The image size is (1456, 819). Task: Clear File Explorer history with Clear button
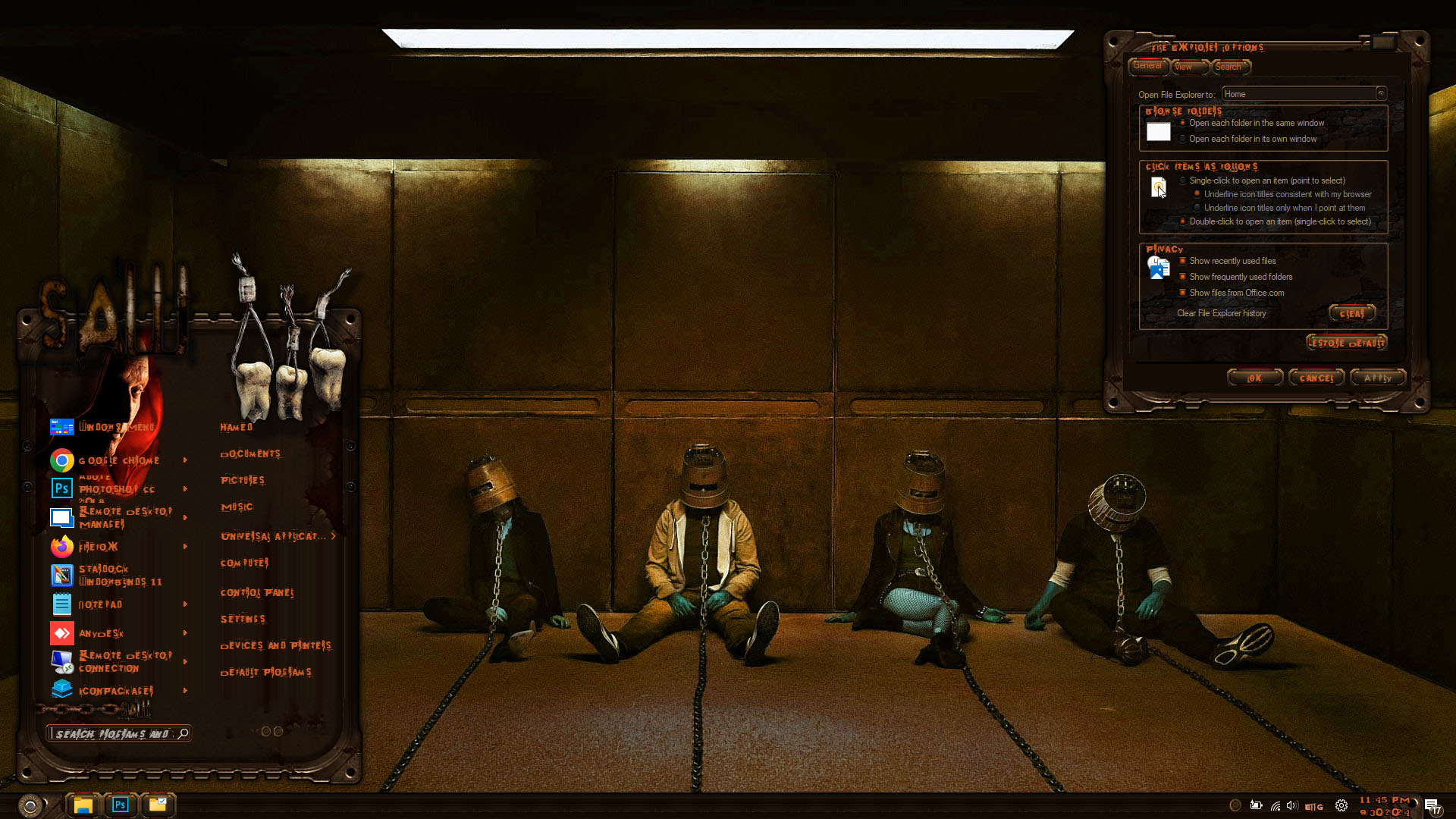tap(1351, 313)
